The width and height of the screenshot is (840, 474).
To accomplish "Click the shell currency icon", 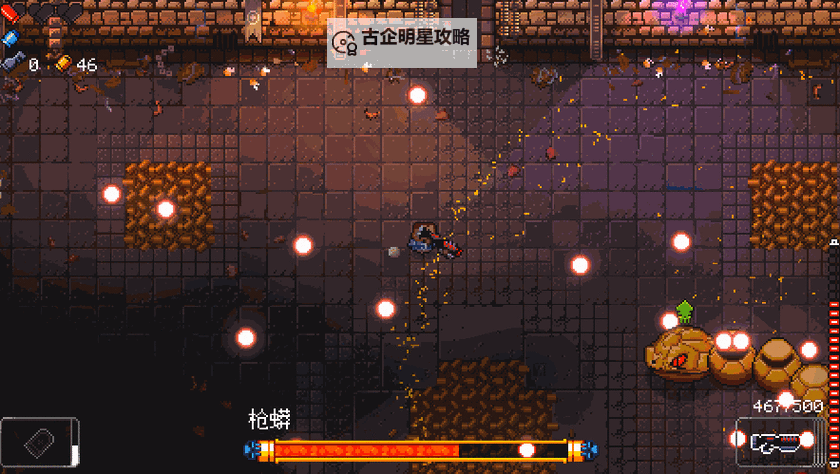I will 63,64.
